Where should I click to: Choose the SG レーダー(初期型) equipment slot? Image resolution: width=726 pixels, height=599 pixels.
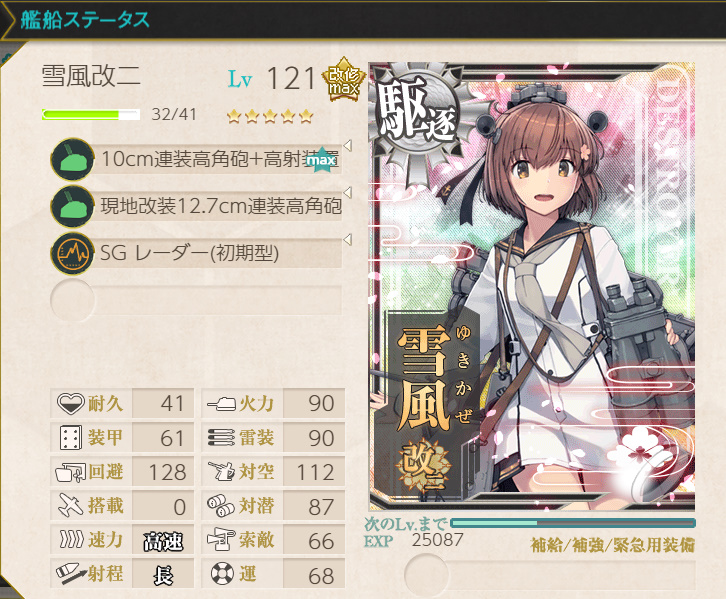point(200,254)
